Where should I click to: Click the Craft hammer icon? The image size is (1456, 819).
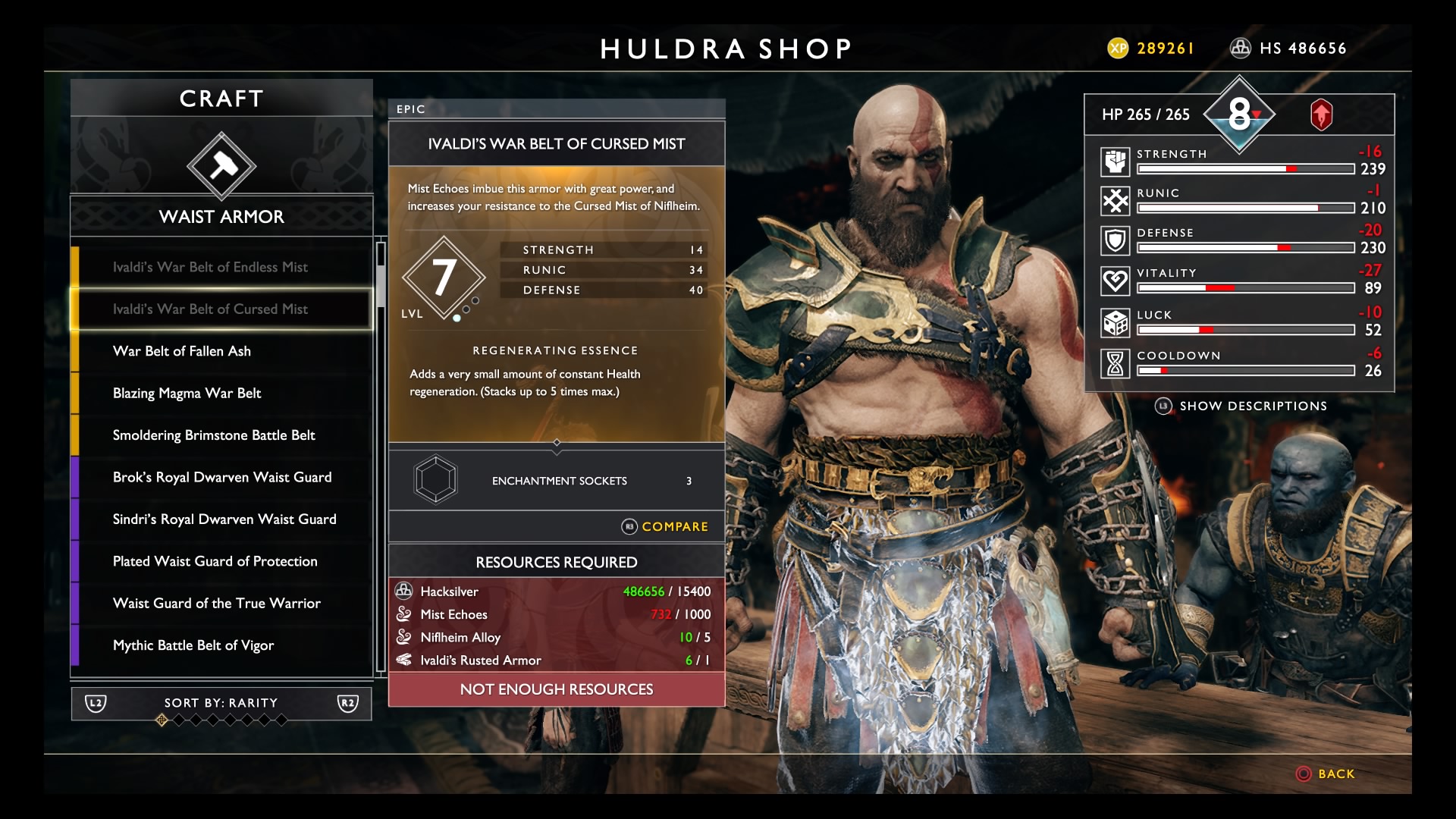tap(221, 166)
